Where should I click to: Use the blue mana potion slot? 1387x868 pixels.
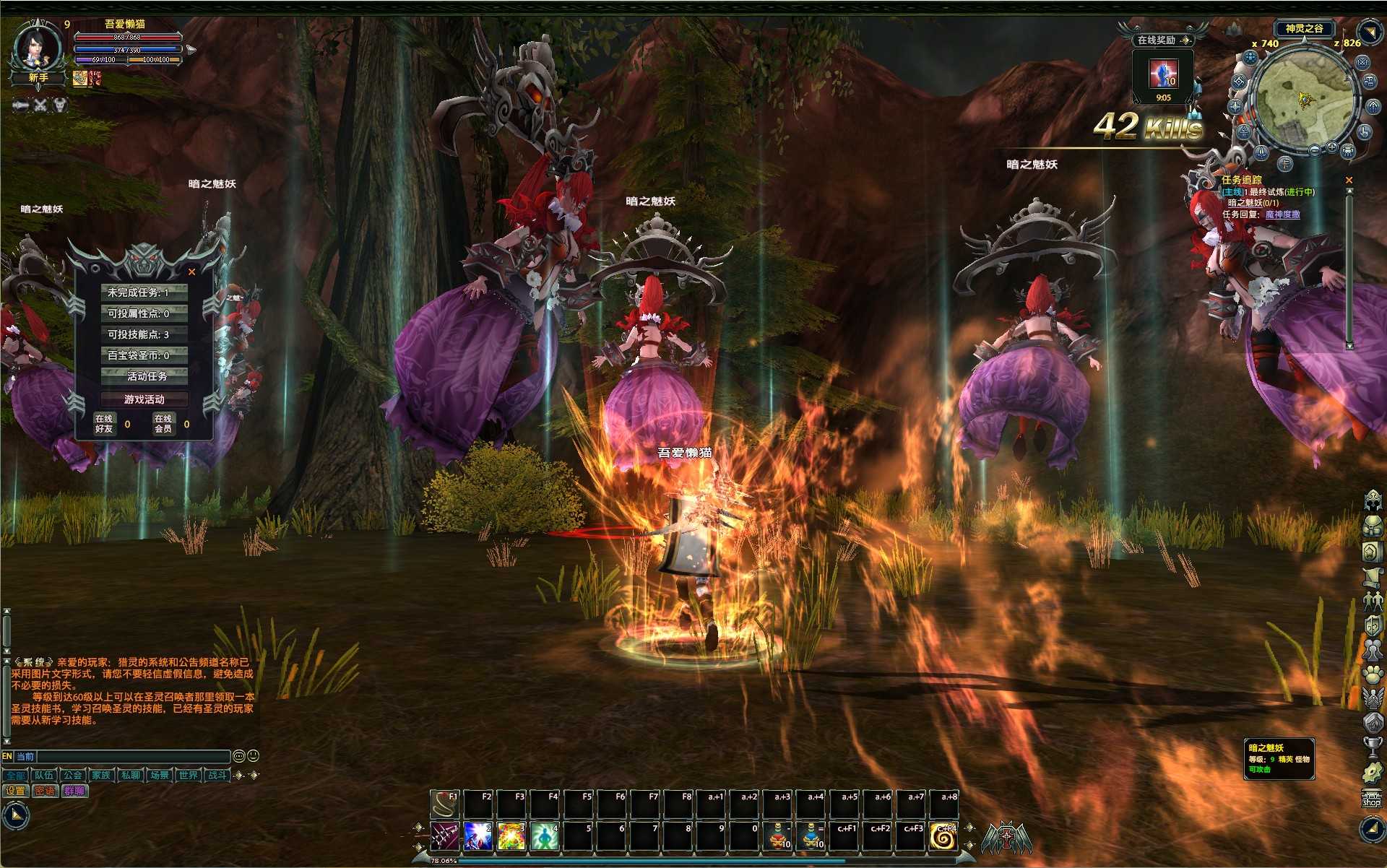pos(813,836)
